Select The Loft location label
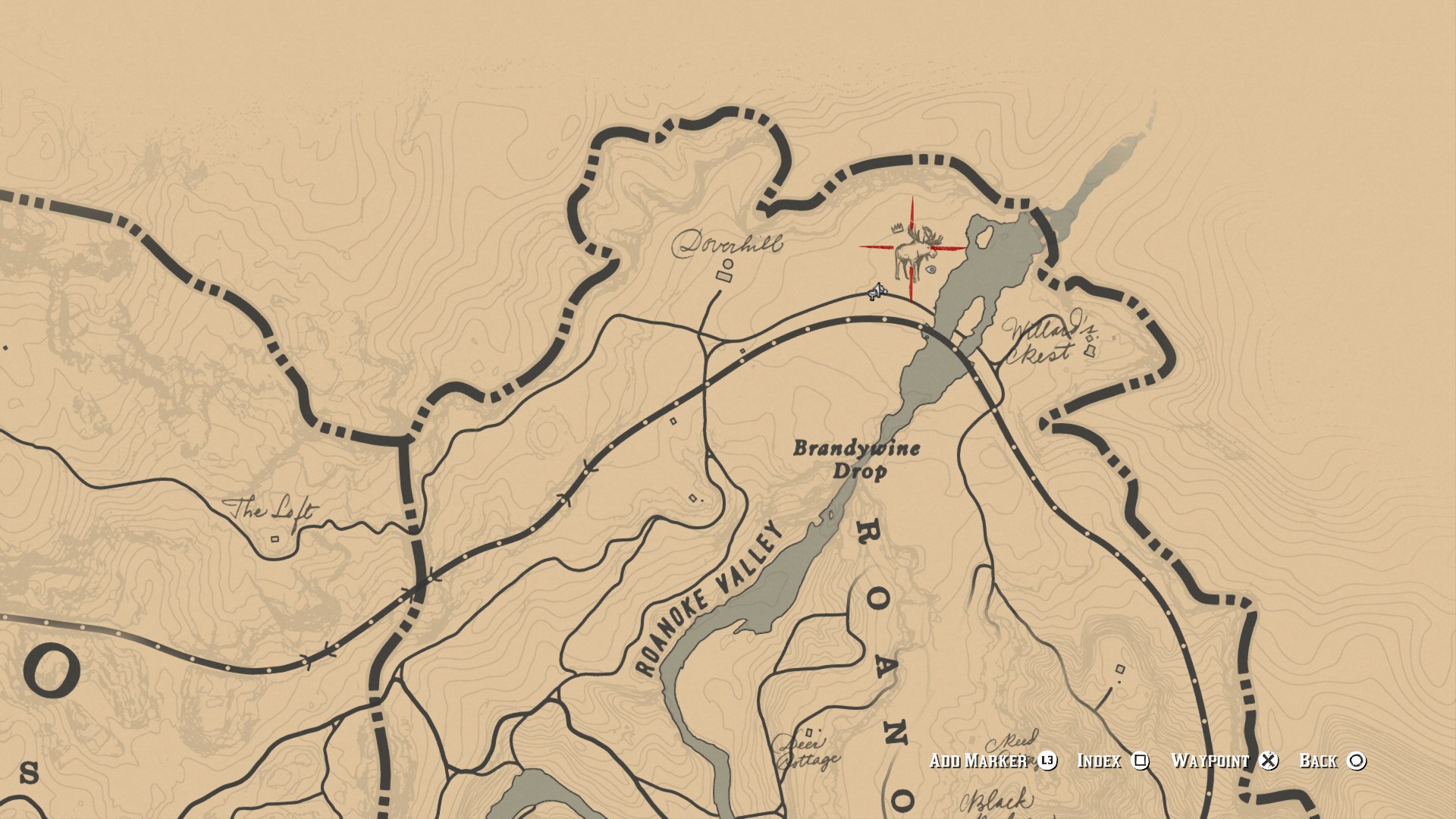The width and height of the screenshot is (1456, 819). 273,510
